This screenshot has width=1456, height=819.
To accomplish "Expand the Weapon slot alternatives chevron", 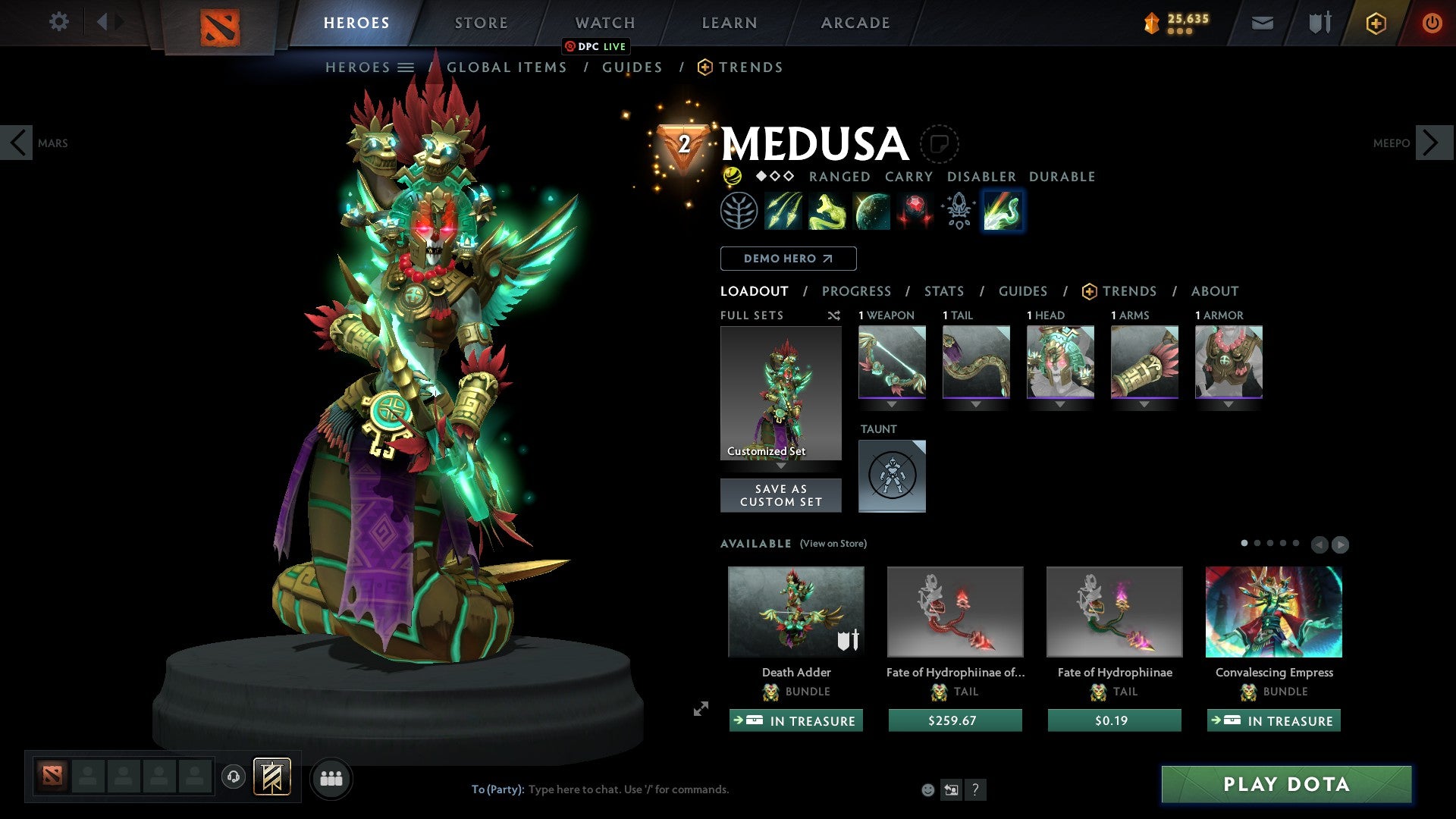I will [x=892, y=404].
